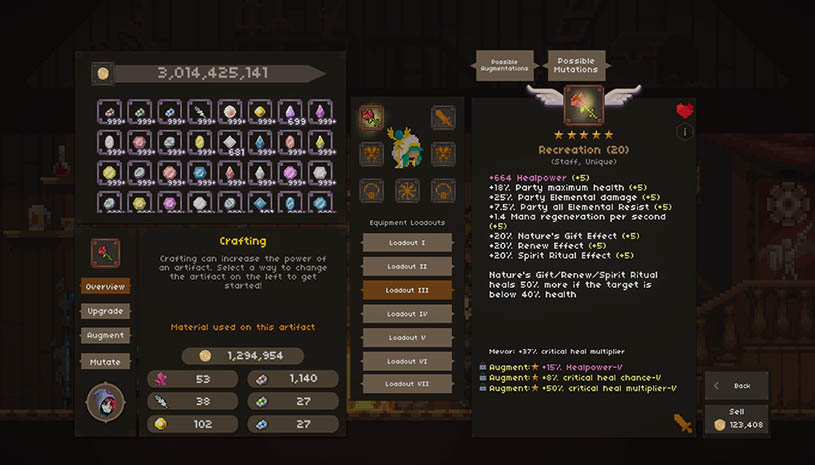Click the hooded character portrait
815x465 pixels.
click(x=106, y=401)
